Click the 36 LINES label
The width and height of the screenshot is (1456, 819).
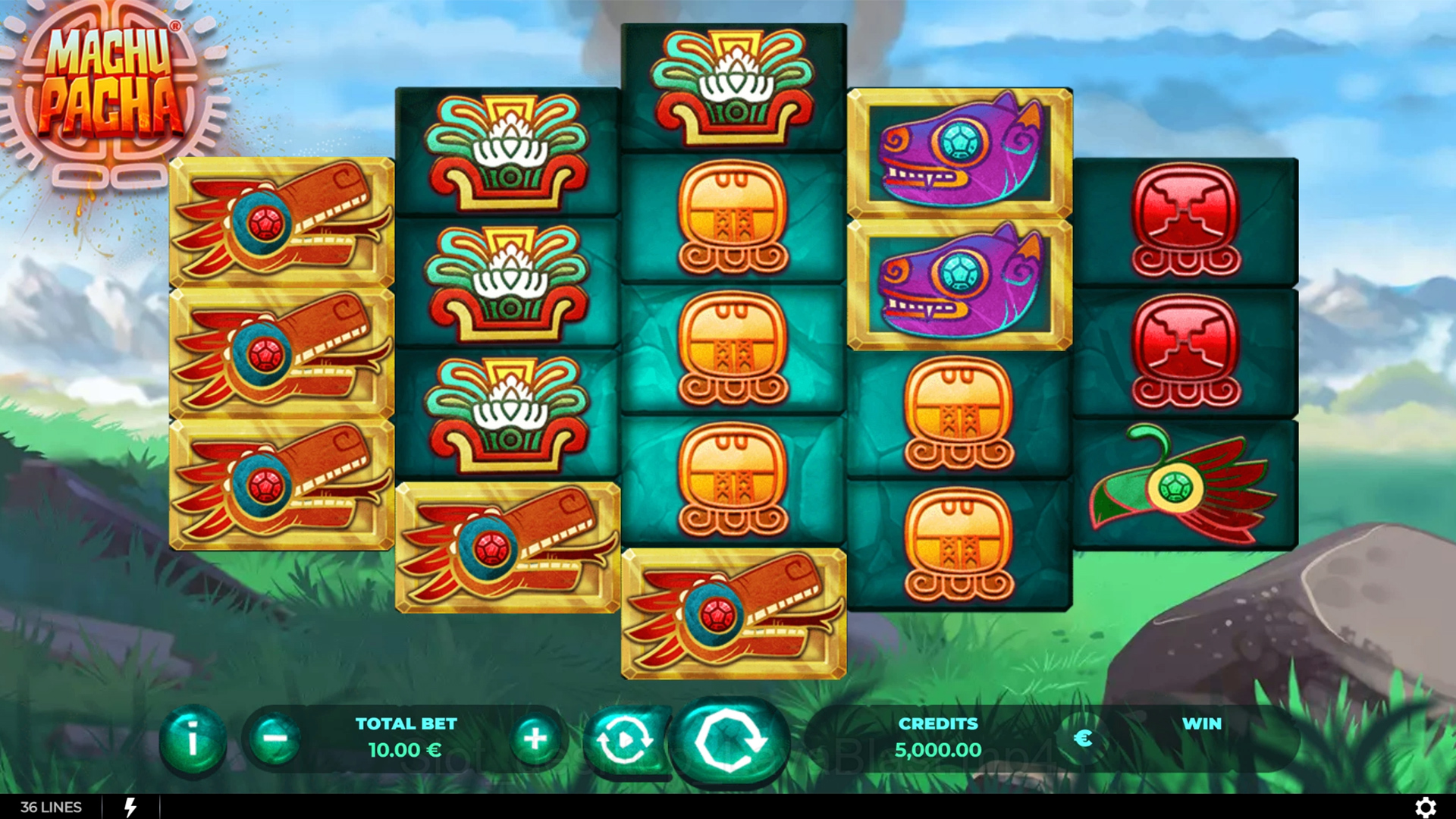click(51, 807)
